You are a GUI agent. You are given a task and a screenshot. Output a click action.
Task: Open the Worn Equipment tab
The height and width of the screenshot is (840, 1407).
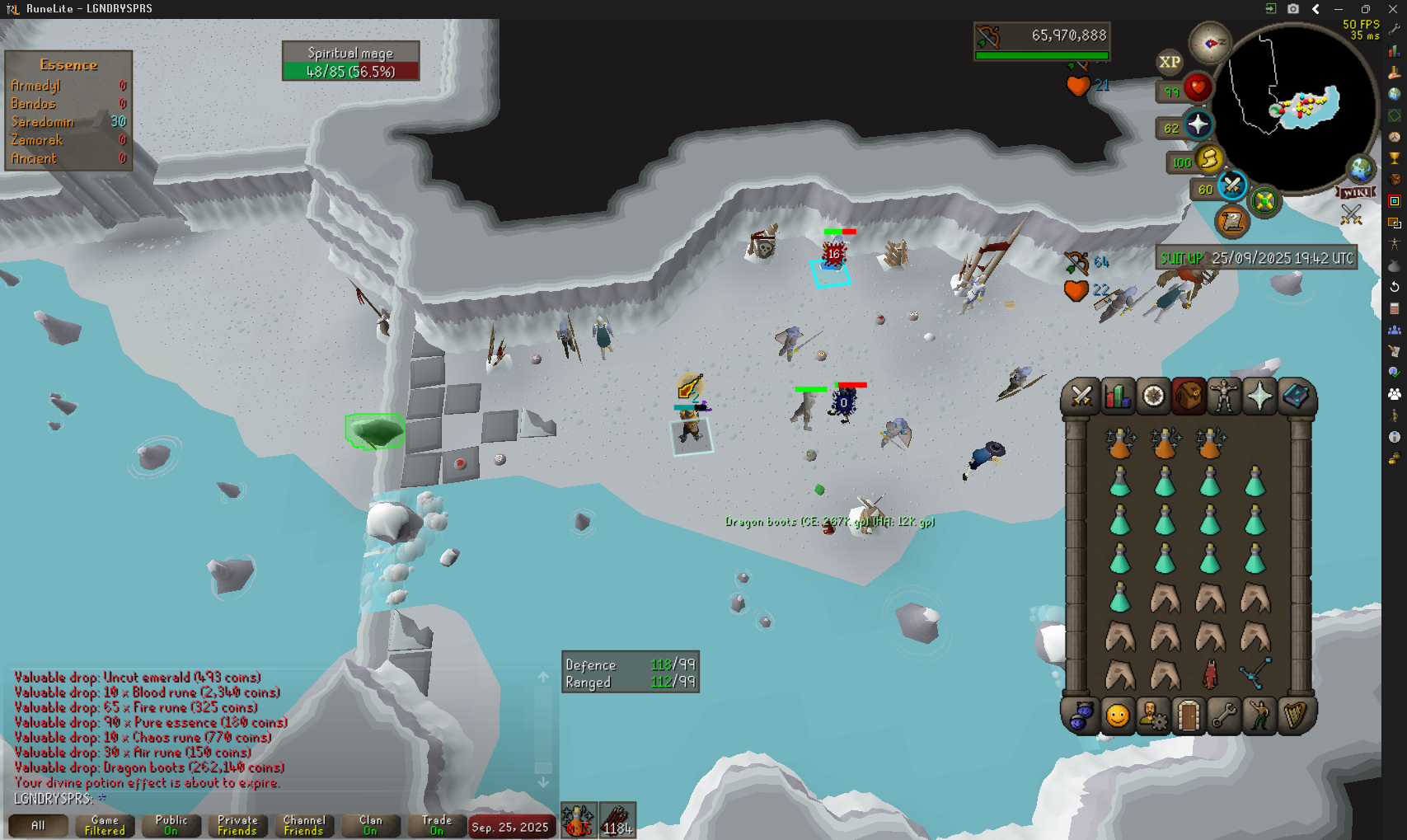[x=1223, y=397]
